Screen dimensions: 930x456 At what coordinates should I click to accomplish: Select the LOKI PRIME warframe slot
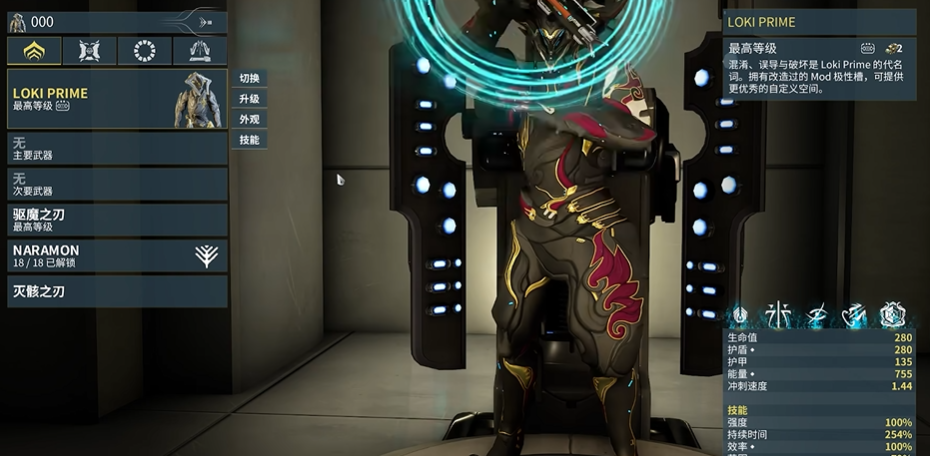tap(117, 99)
